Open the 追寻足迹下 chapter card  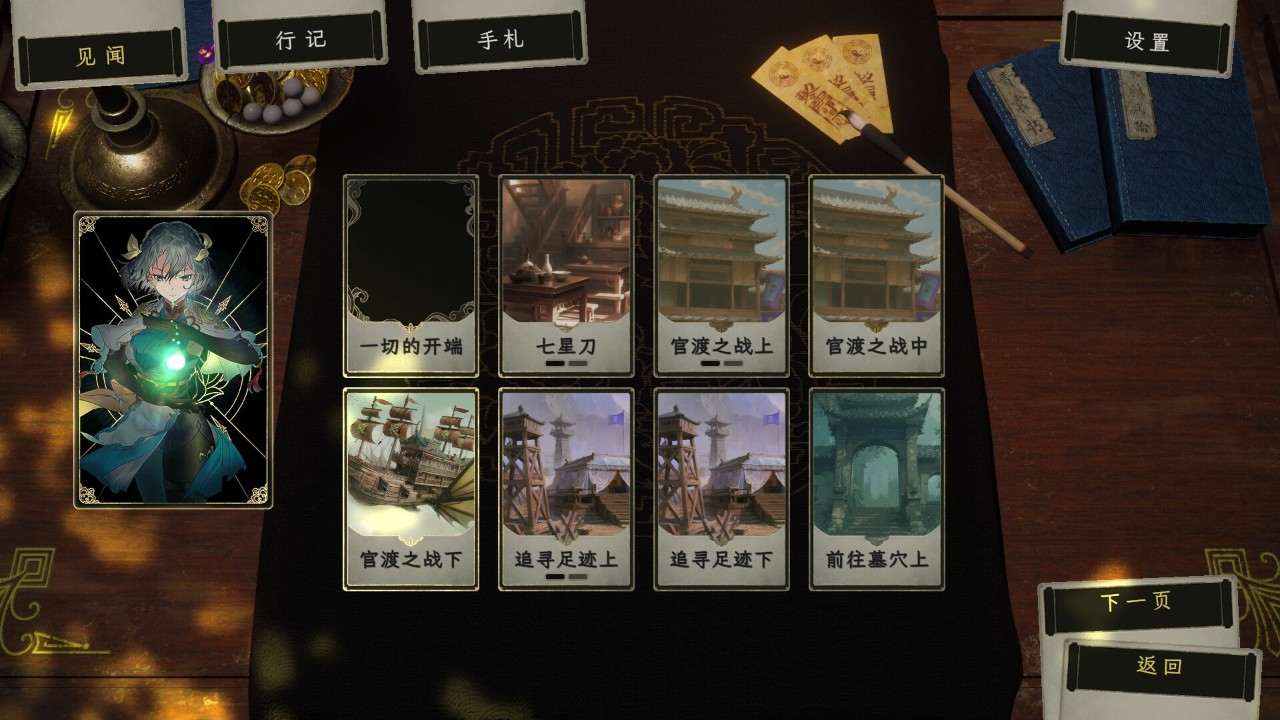(x=721, y=490)
